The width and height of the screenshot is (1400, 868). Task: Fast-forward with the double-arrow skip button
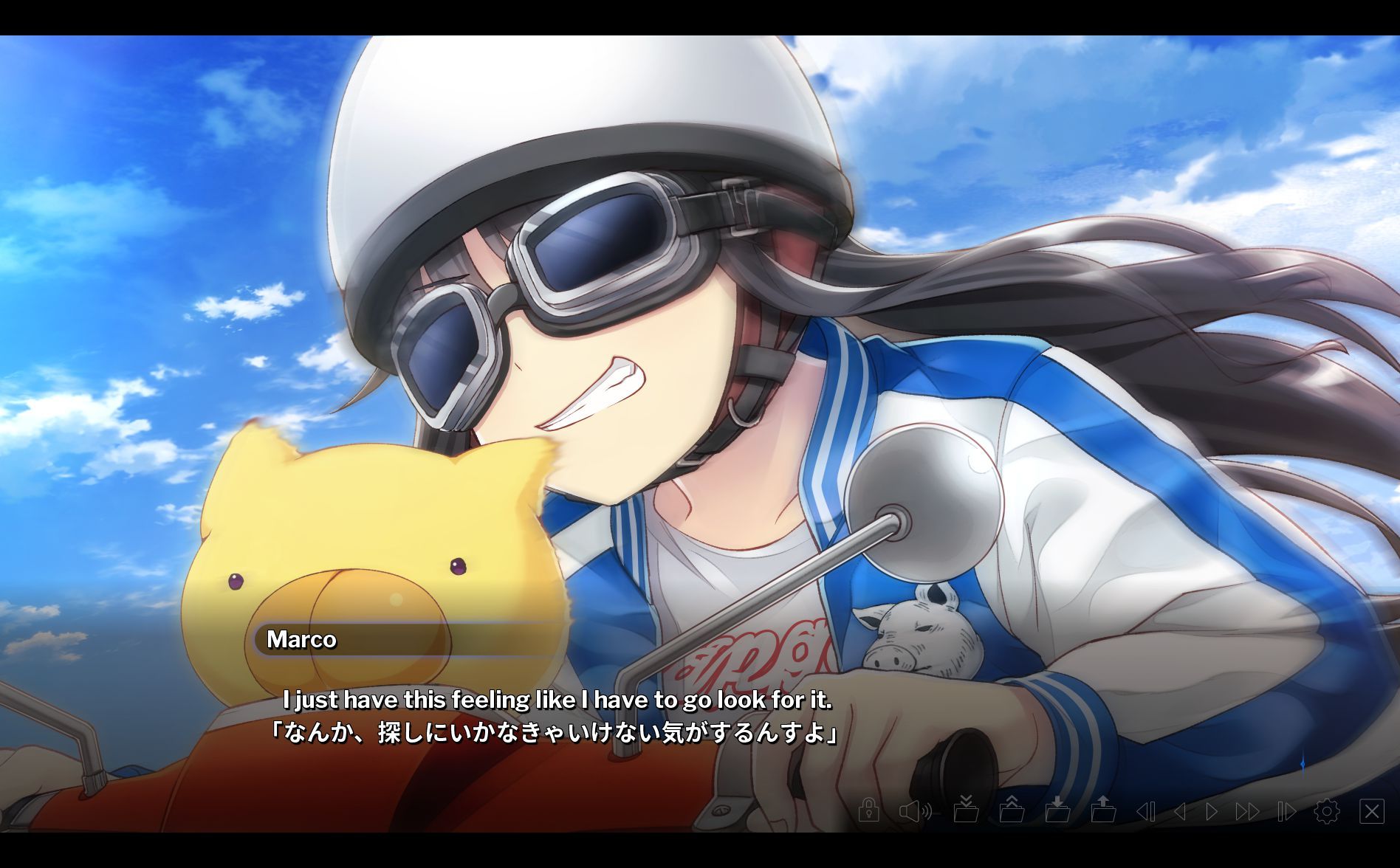point(1248,812)
